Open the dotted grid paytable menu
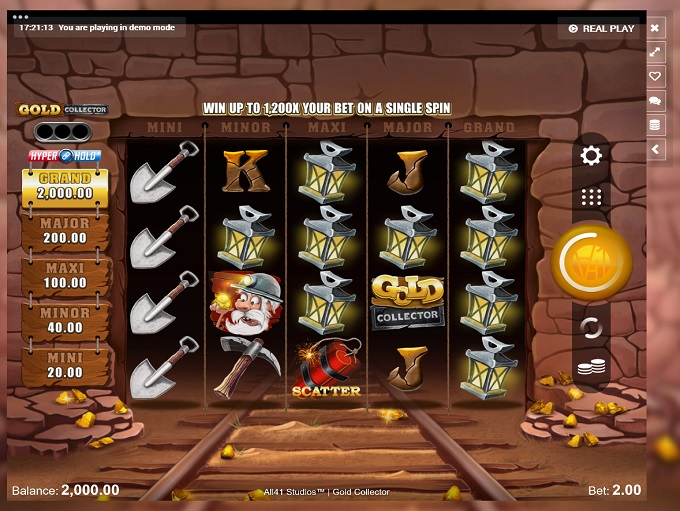 [x=591, y=197]
